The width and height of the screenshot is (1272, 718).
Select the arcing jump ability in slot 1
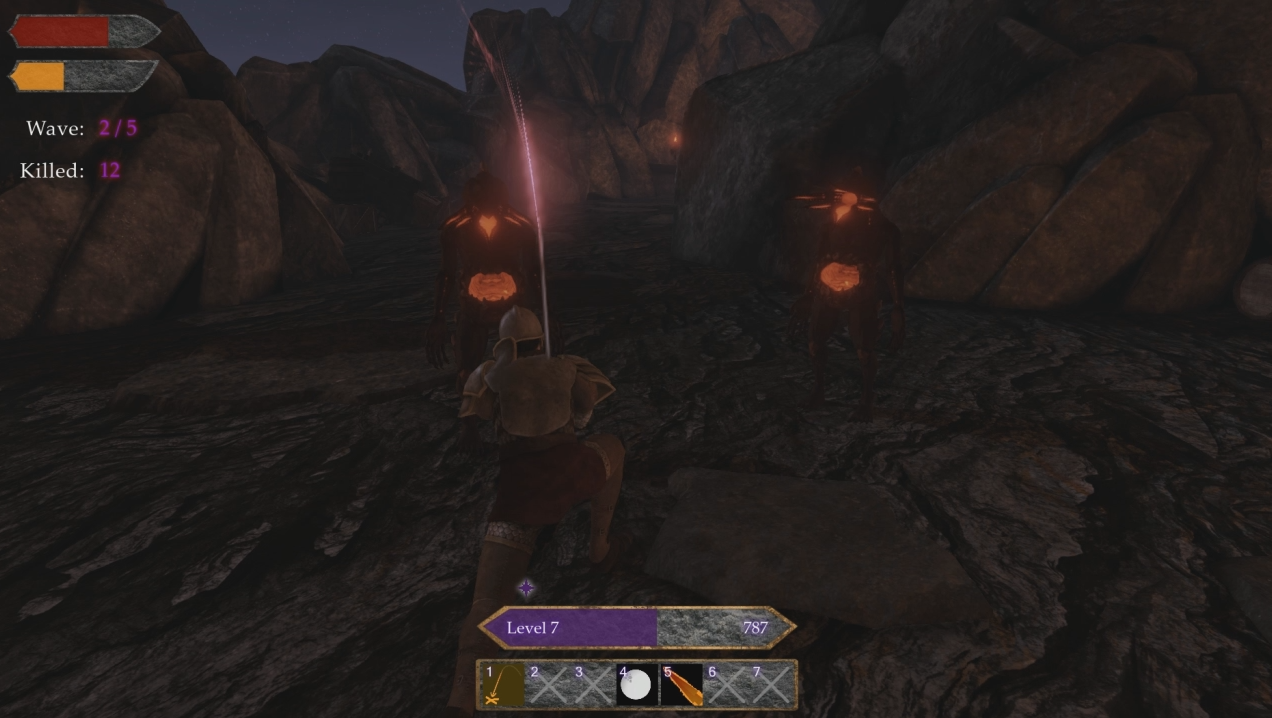502,685
